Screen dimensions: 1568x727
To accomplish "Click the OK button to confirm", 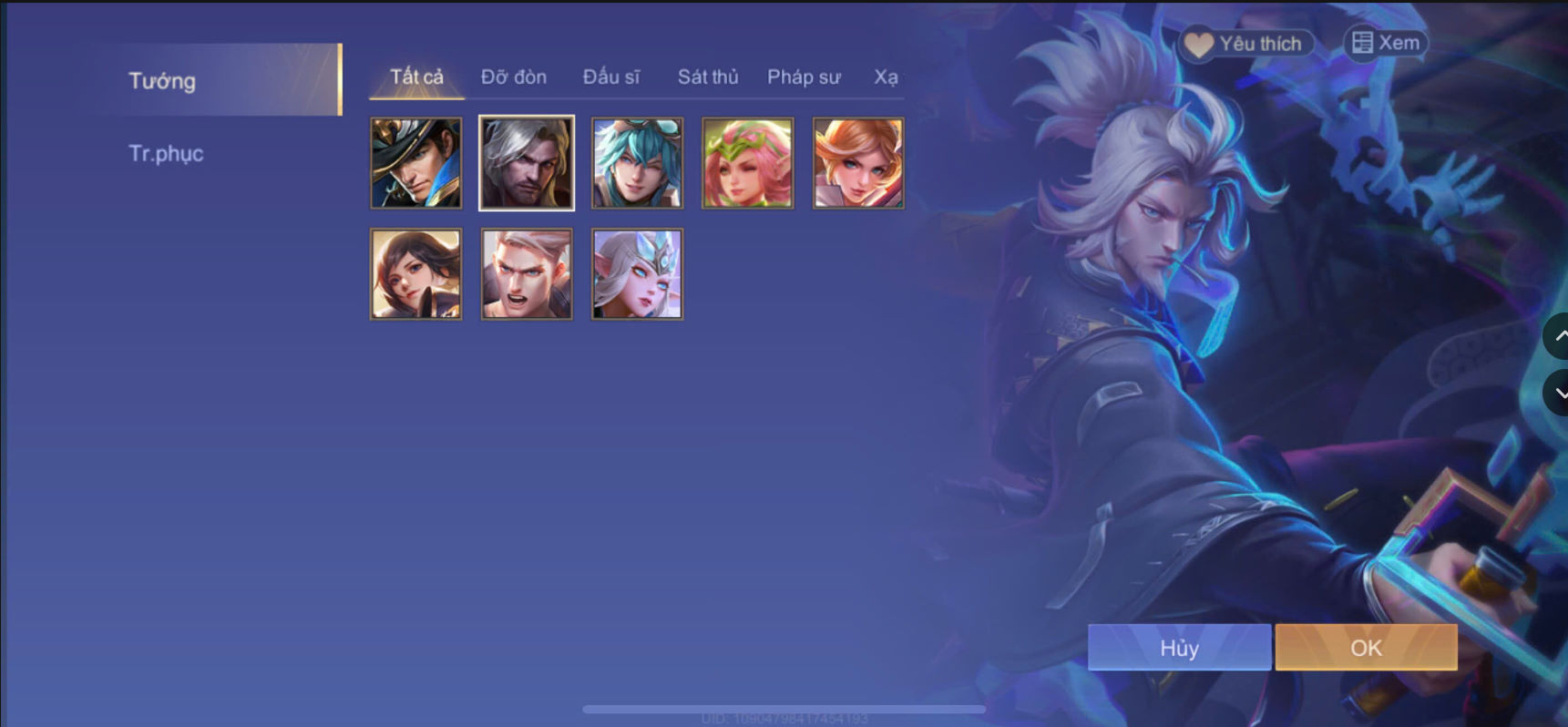I will [1365, 647].
